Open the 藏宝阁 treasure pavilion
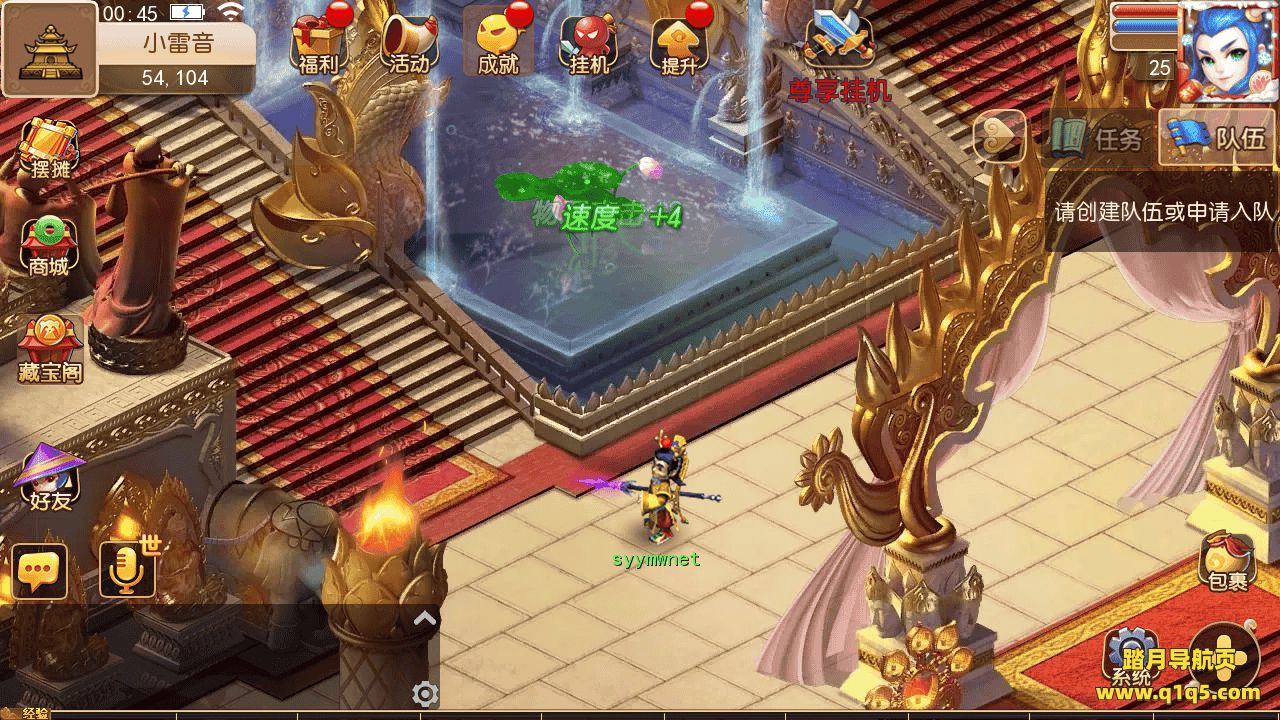This screenshot has height=720, width=1280. (50, 350)
